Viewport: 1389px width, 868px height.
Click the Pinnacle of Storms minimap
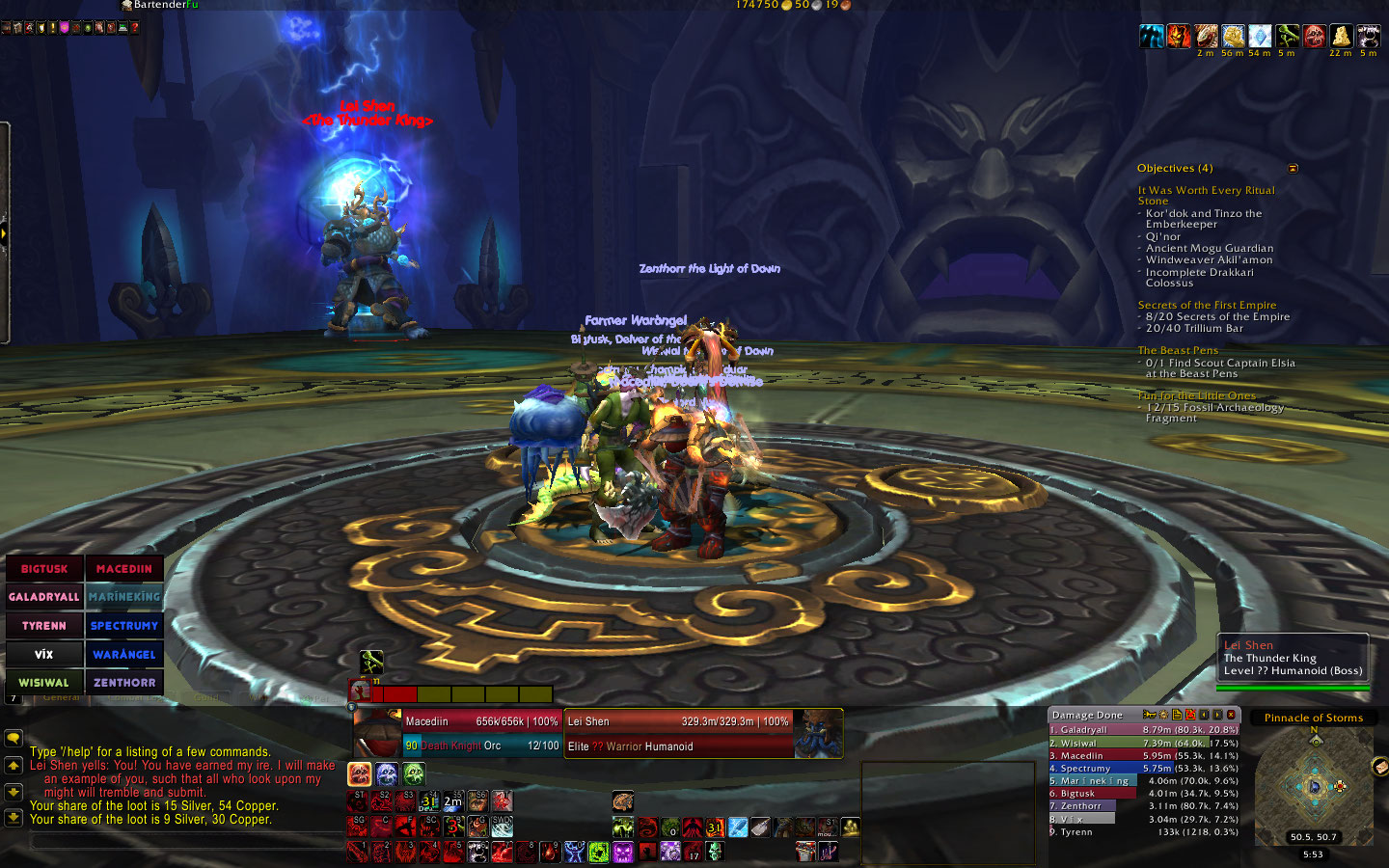tap(1314, 786)
